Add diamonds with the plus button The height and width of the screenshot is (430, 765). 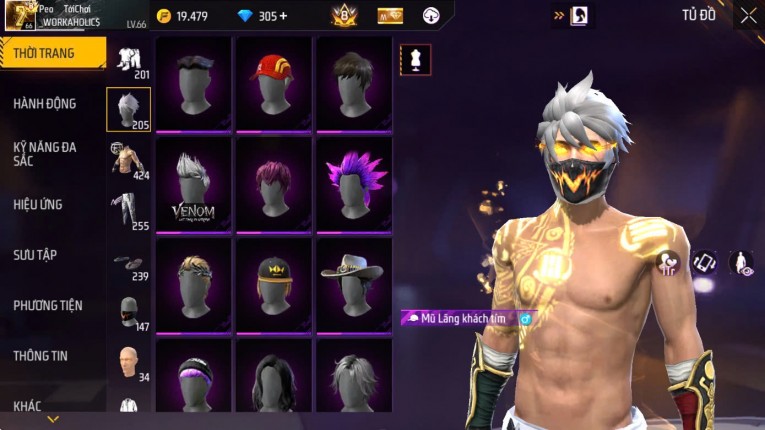(283, 16)
